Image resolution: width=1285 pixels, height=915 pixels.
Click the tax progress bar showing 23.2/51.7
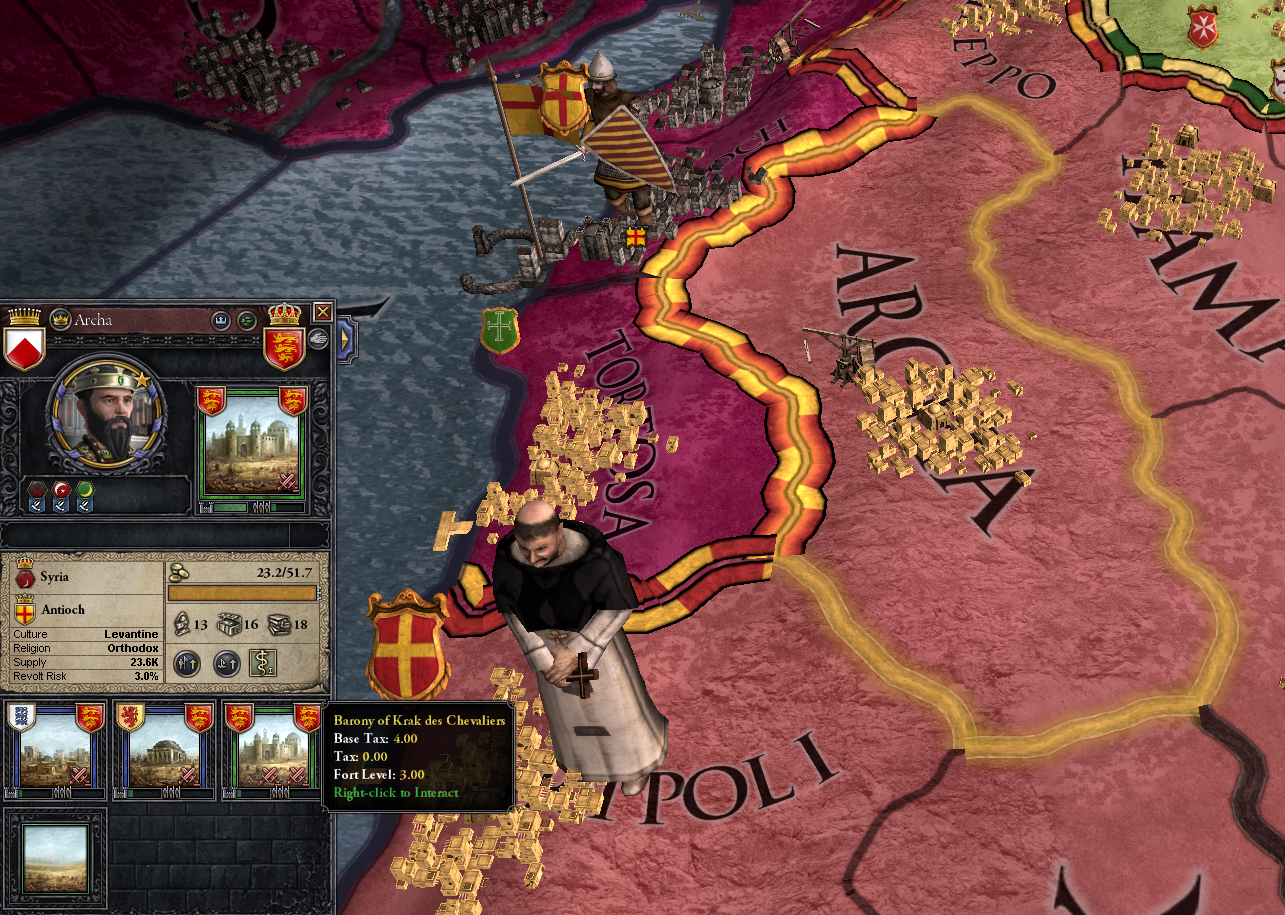point(243,592)
